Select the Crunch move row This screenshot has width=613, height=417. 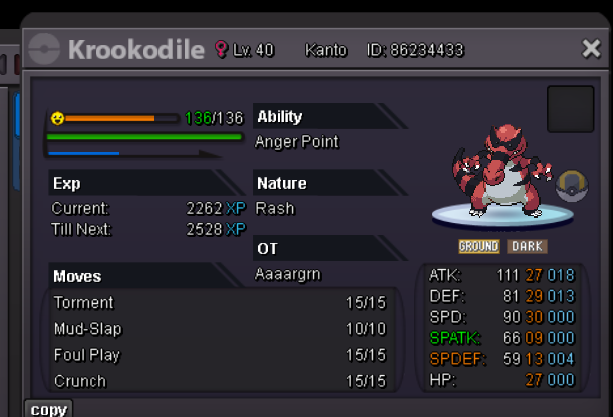coord(220,381)
